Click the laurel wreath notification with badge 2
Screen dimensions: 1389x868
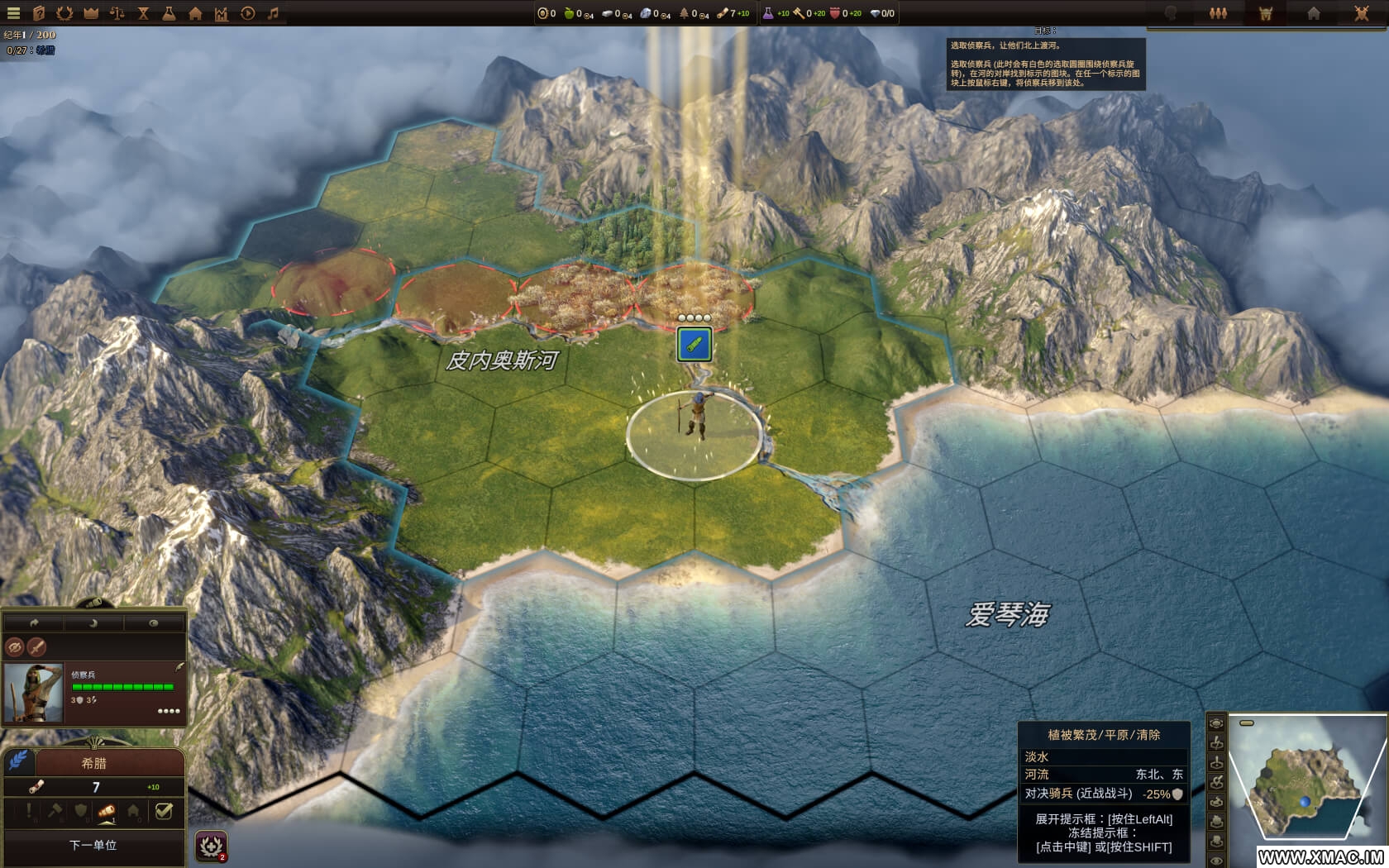pyautogui.click(x=212, y=847)
